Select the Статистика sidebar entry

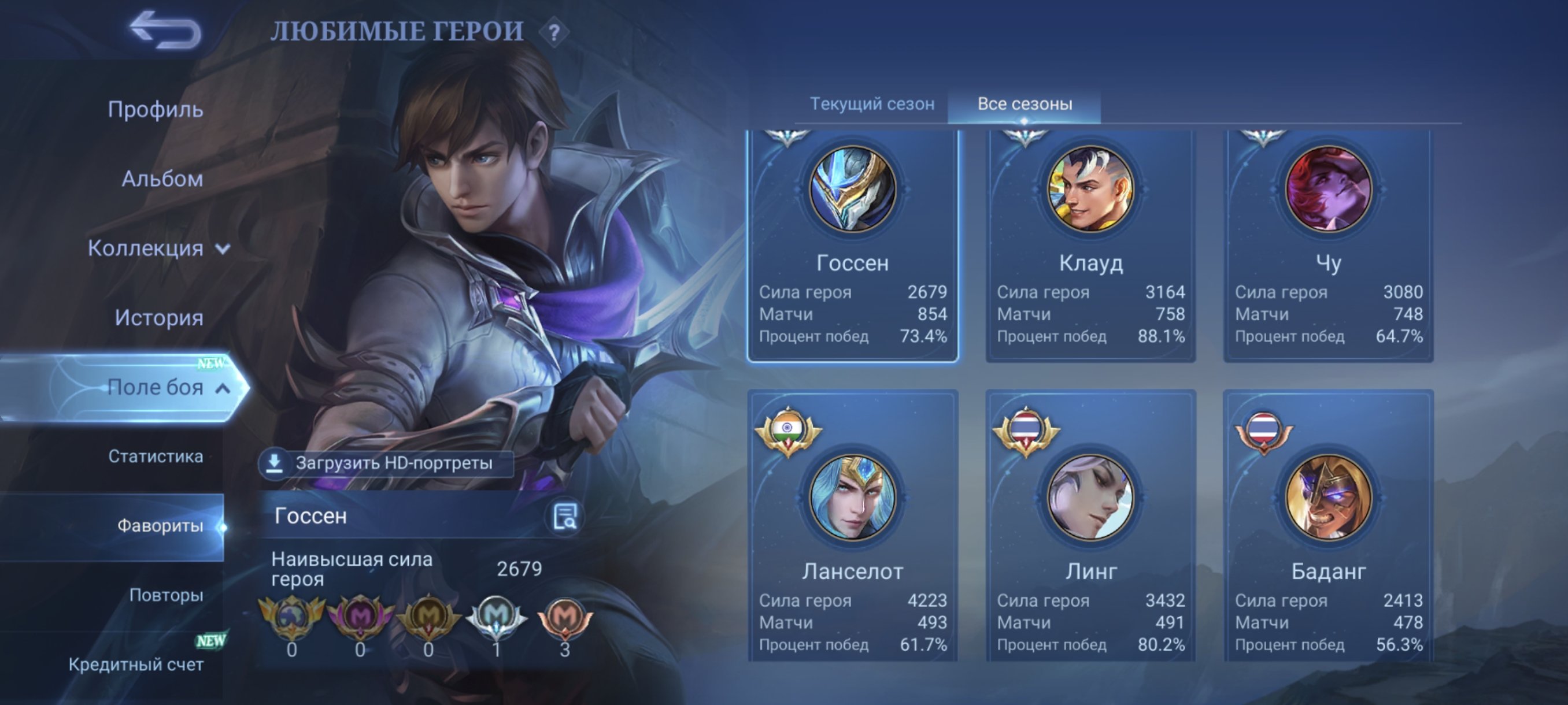pyautogui.click(x=157, y=457)
